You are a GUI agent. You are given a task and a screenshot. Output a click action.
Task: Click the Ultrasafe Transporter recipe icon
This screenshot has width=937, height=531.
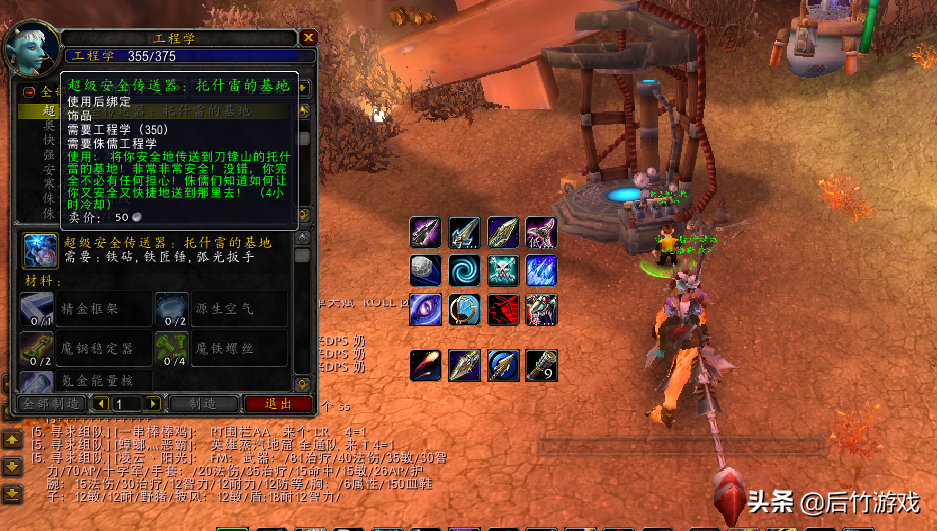coord(39,251)
